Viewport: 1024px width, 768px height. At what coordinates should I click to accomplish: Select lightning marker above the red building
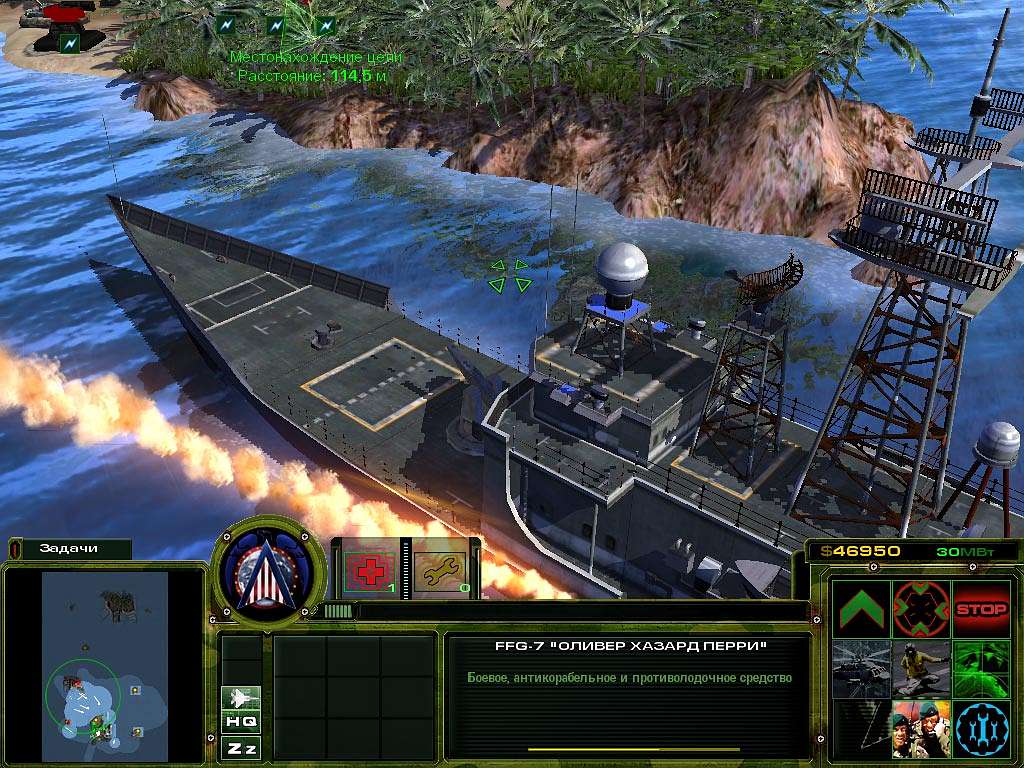pos(68,43)
